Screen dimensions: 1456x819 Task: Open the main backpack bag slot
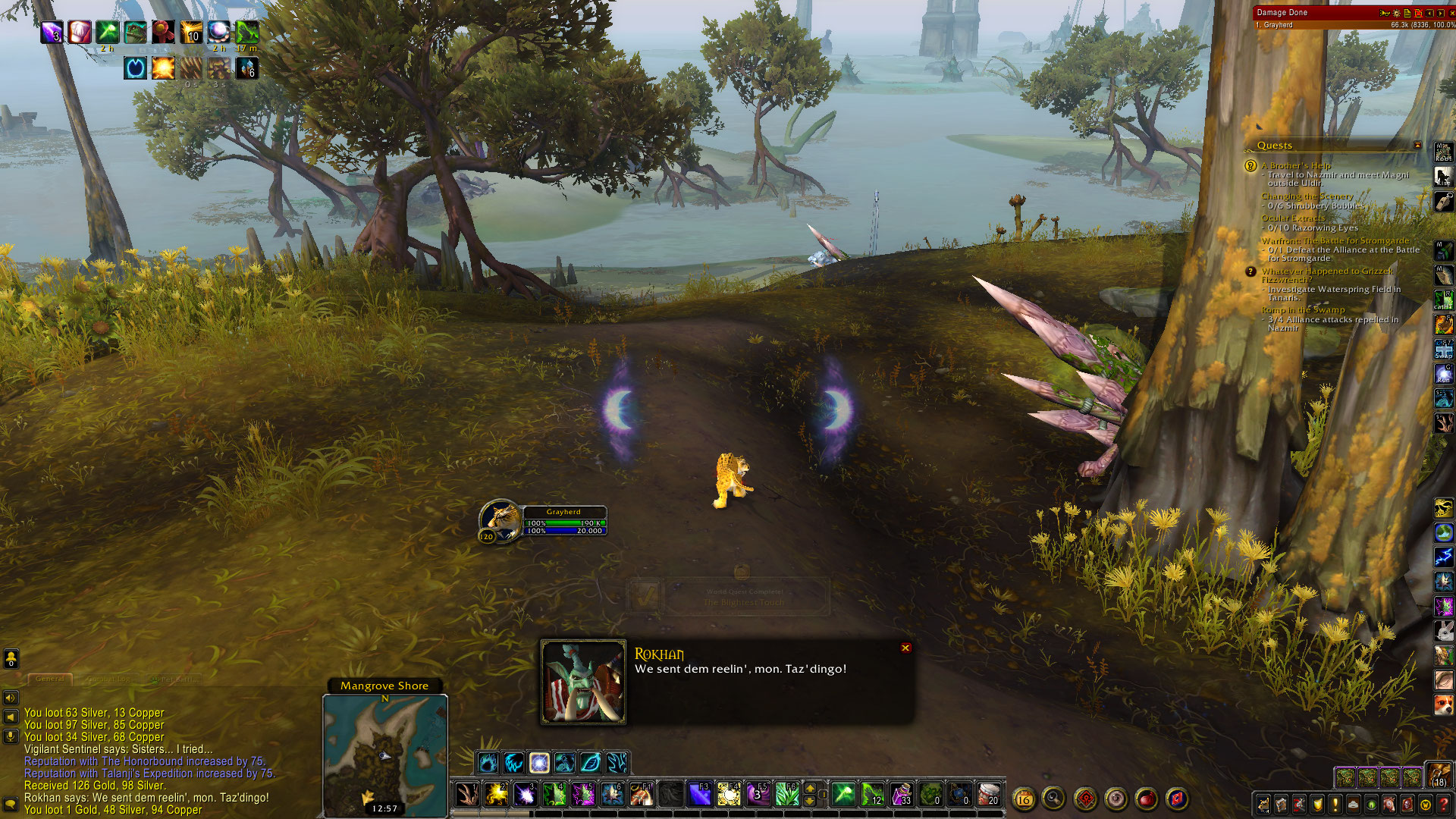tap(1438, 775)
